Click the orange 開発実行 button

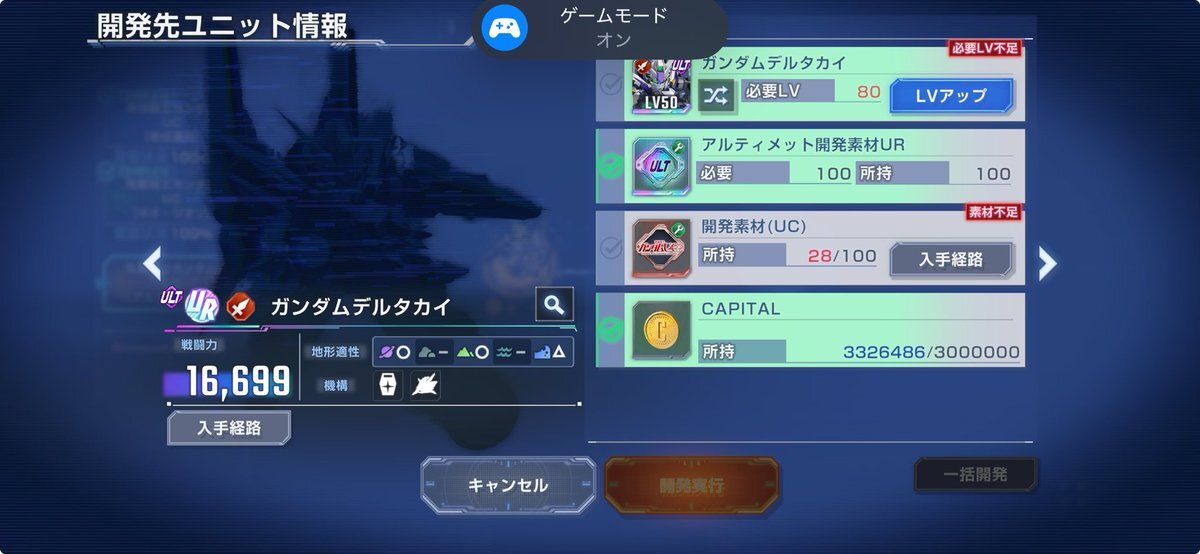pos(691,486)
